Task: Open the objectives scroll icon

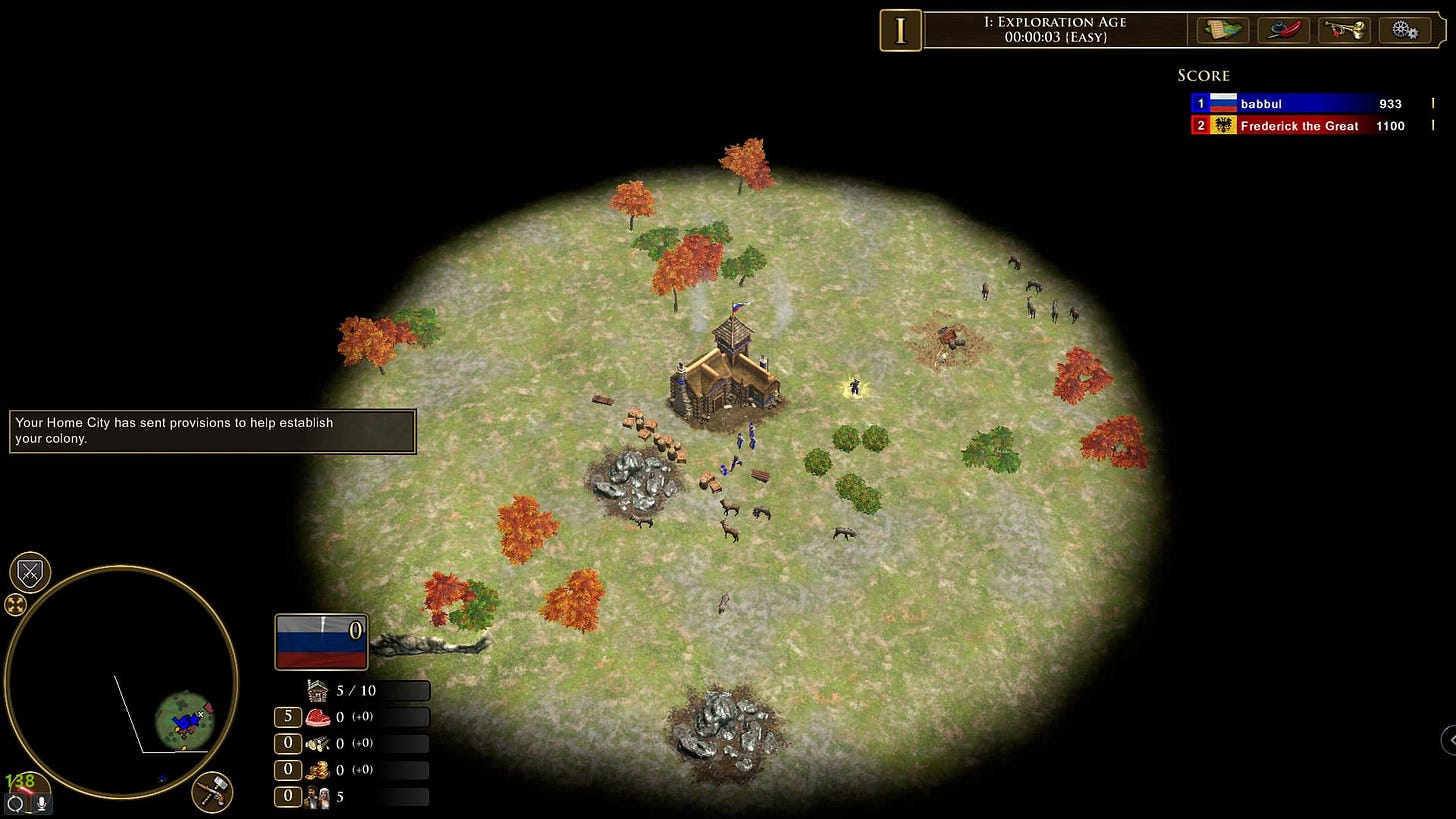Action: coord(1222,30)
